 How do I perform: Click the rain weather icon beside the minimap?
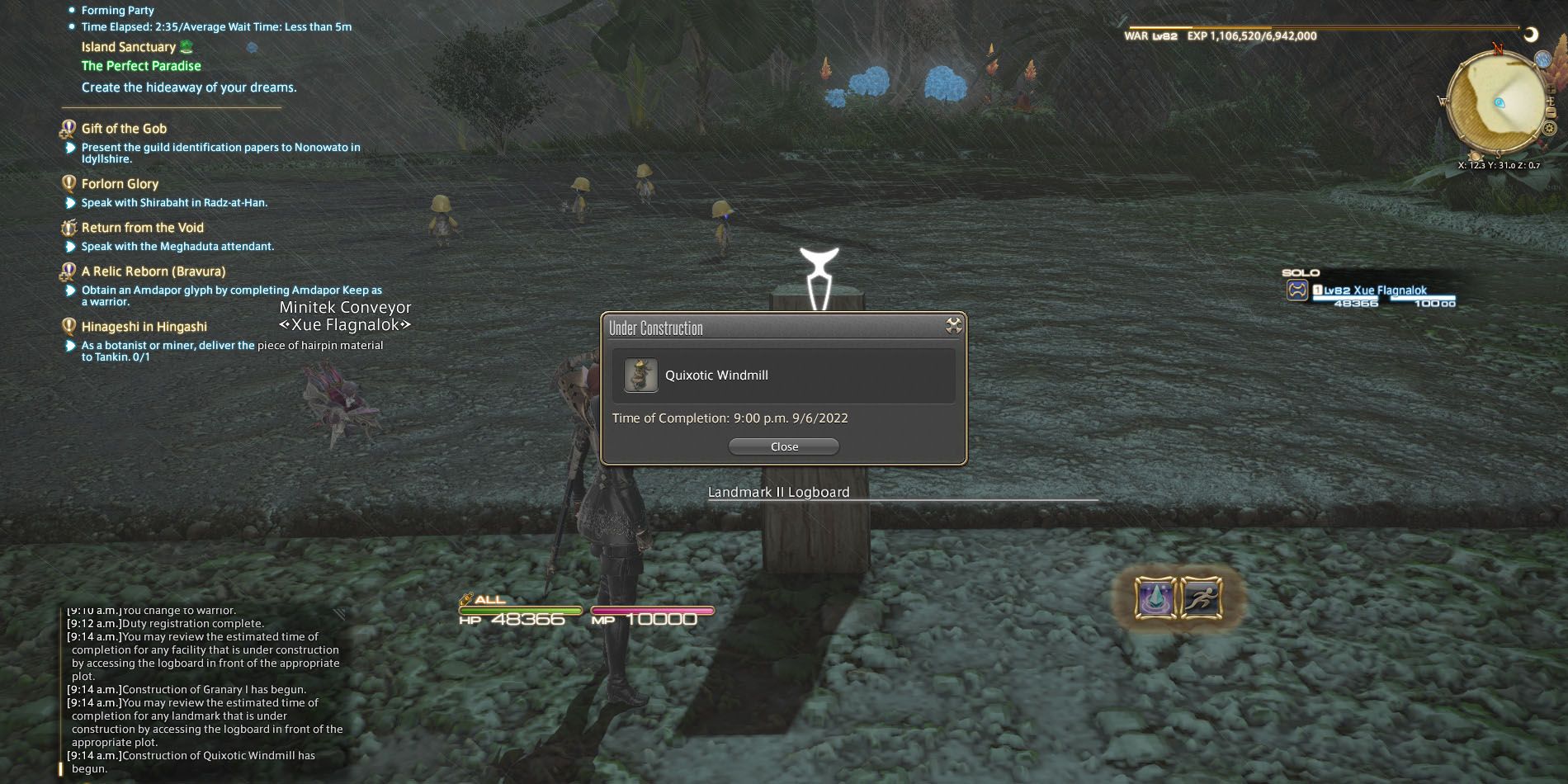pos(1543,59)
